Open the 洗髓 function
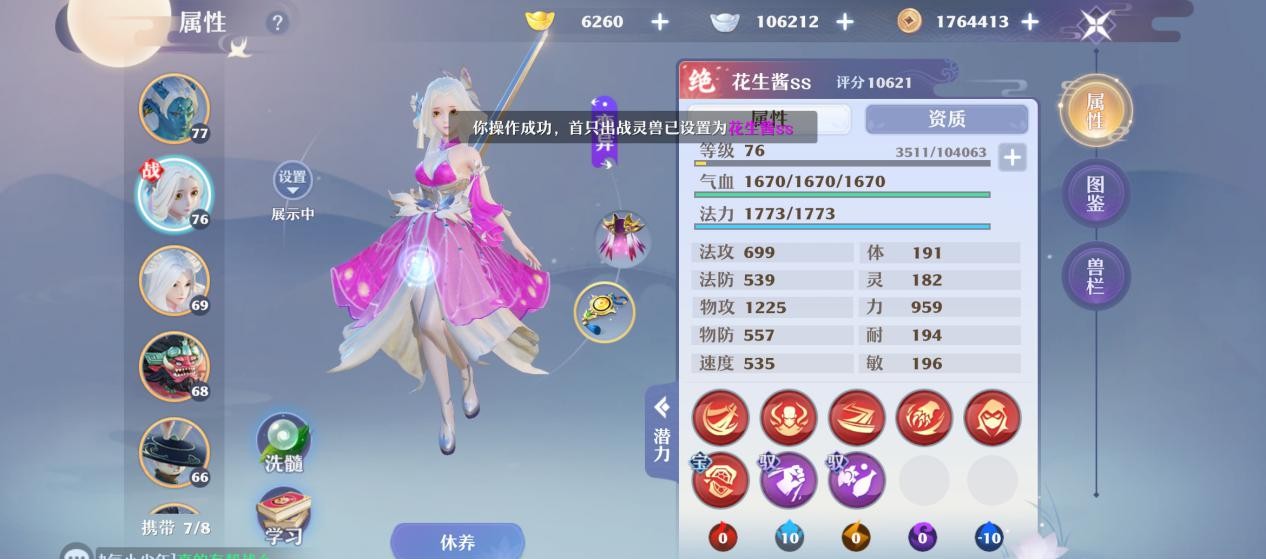The height and width of the screenshot is (559, 1266). click(284, 444)
